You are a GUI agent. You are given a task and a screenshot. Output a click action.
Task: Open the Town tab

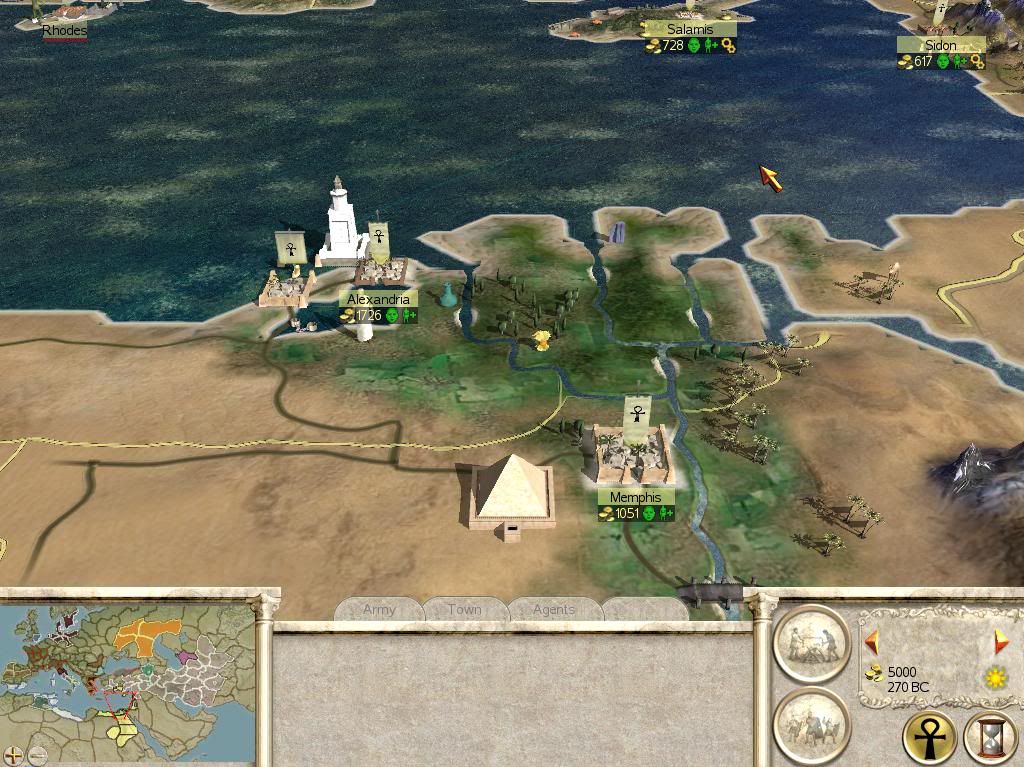click(465, 609)
